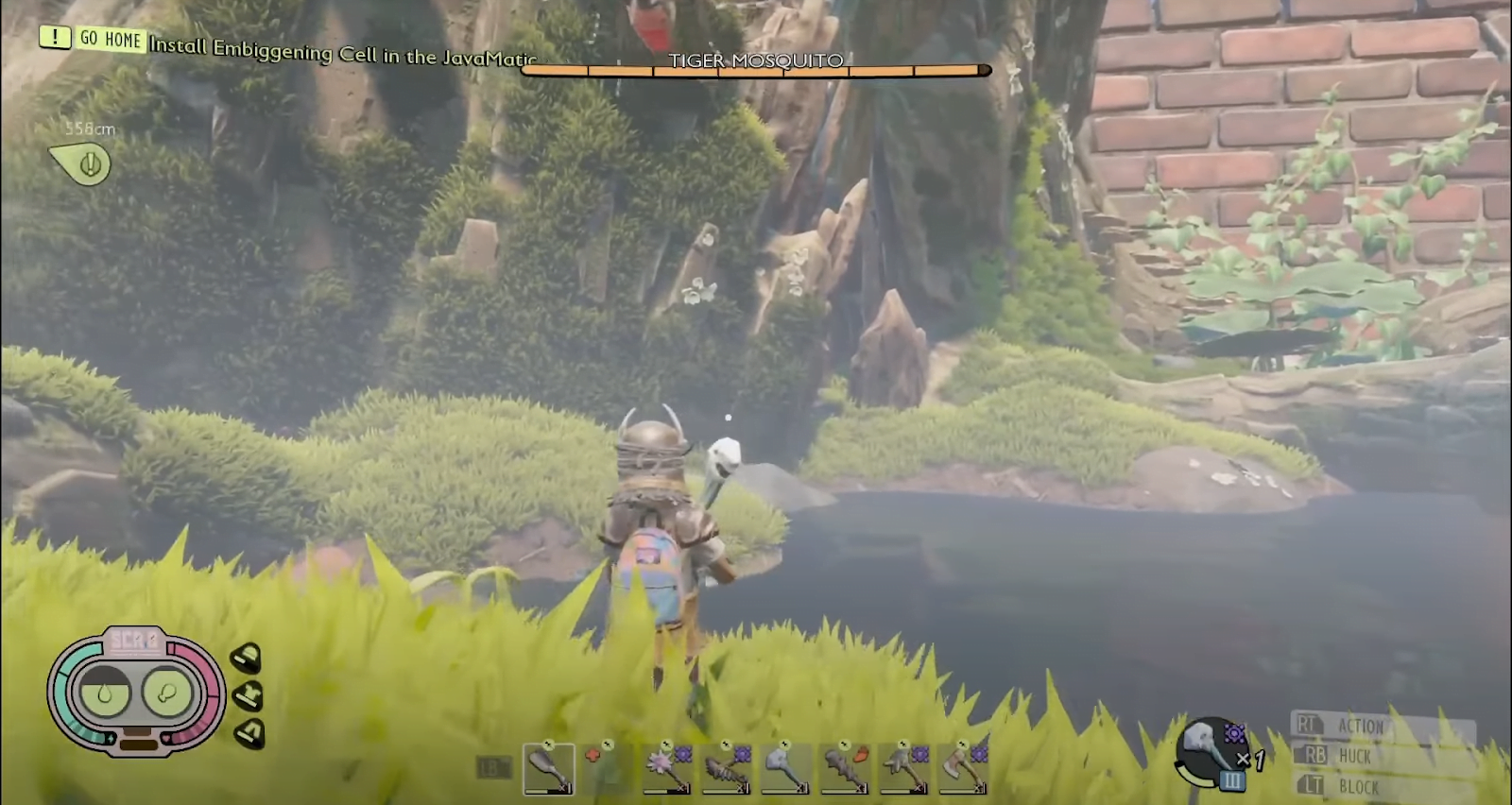Screen dimensions: 1512x805
Task: Click the Tiger Mosquito health bar
Action: (756, 69)
